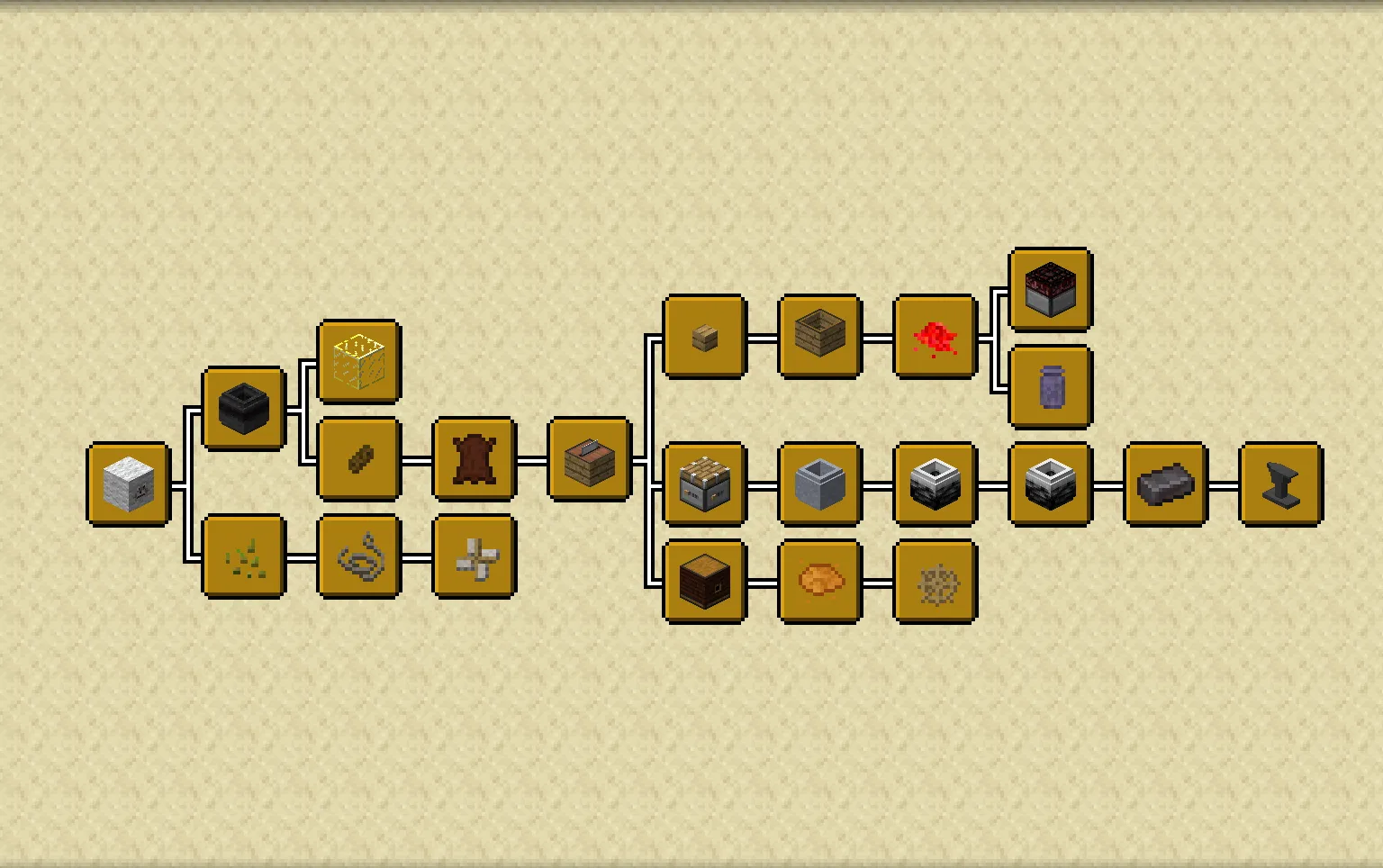Select the blast furnace advancement
The height and width of the screenshot is (868, 1383).
[1050, 486]
